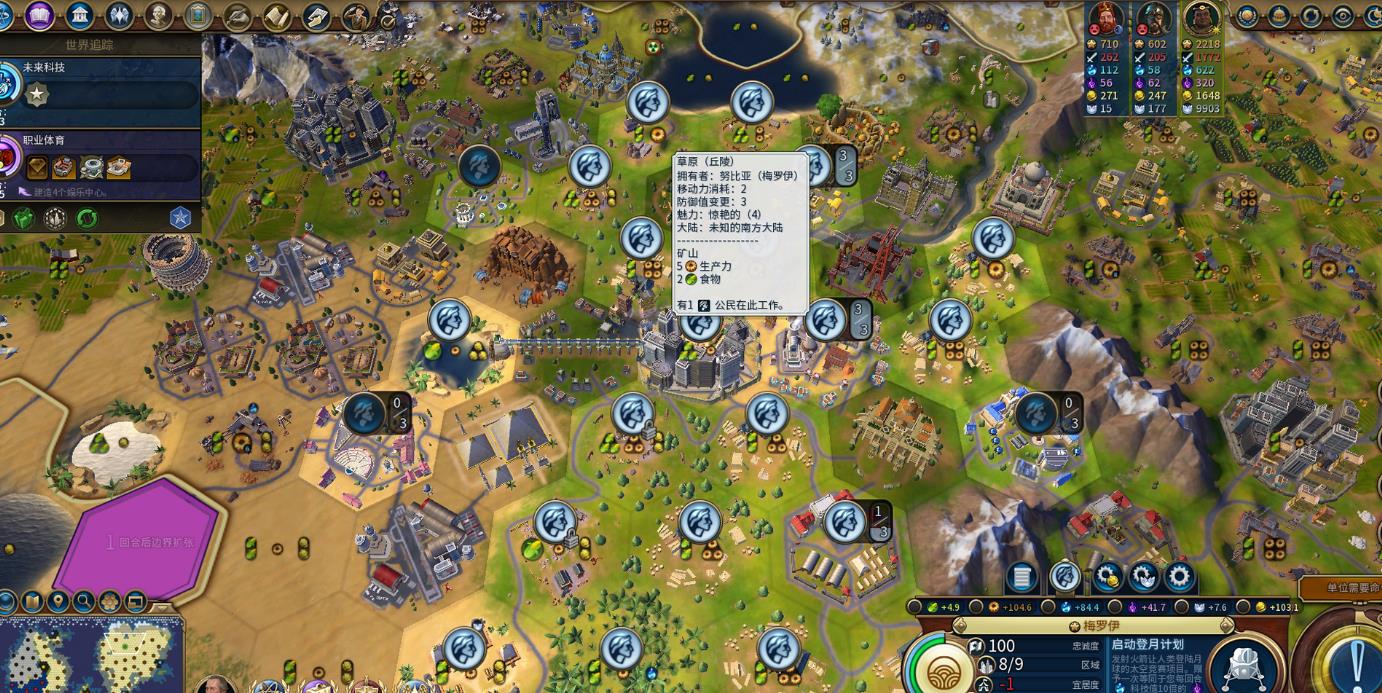Open the map search magnifier option
Screen dimensions: 1382x693
[84, 602]
